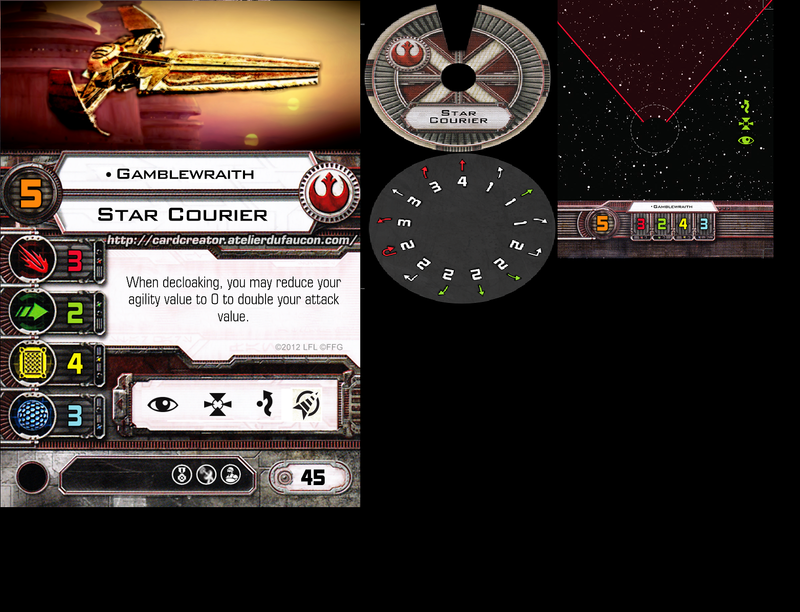Select the starfield ship base token

[664, 130]
